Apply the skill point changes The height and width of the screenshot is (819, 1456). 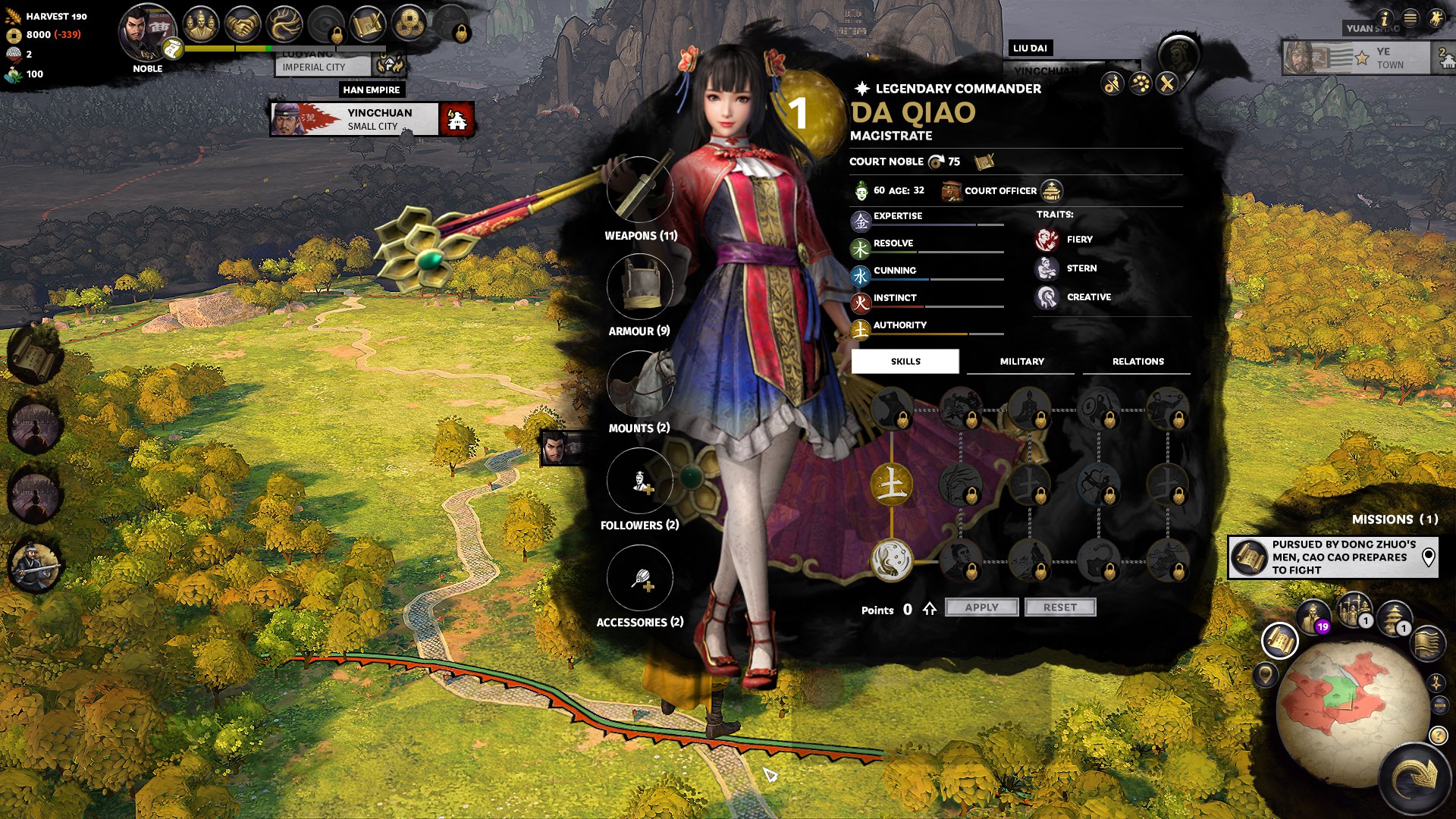pos(981,607)
